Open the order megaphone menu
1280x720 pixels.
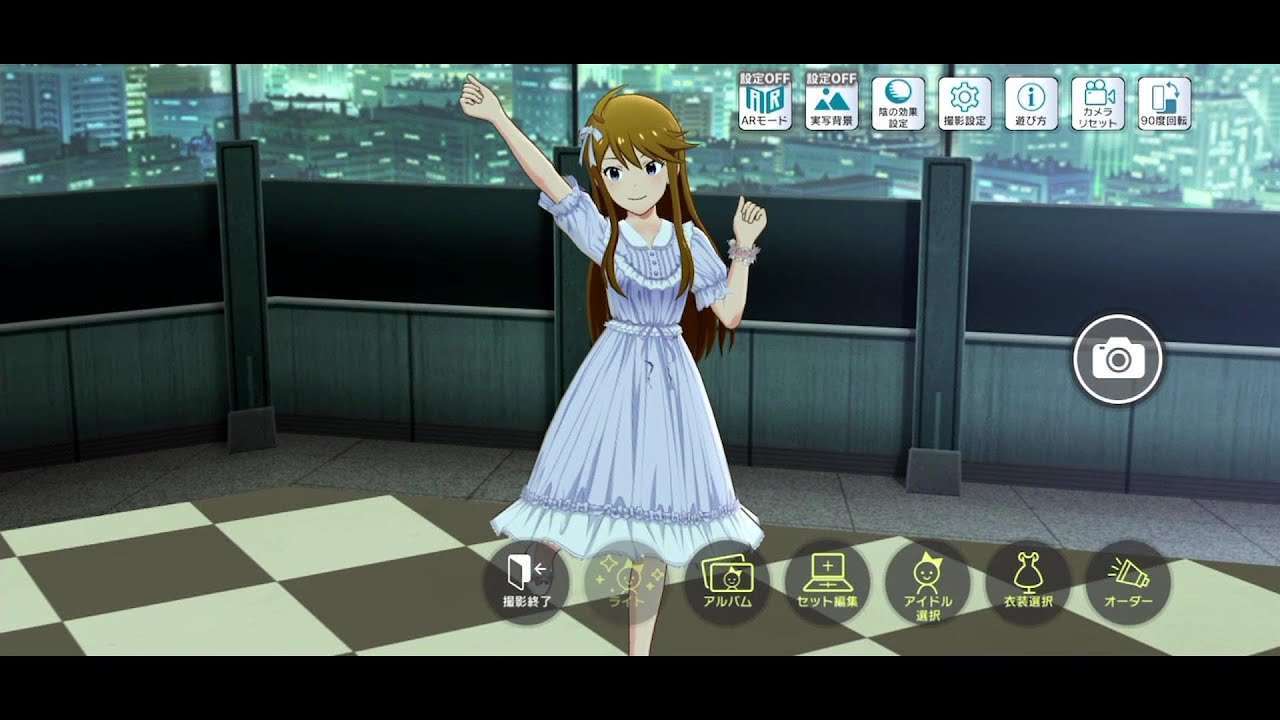1128,582
